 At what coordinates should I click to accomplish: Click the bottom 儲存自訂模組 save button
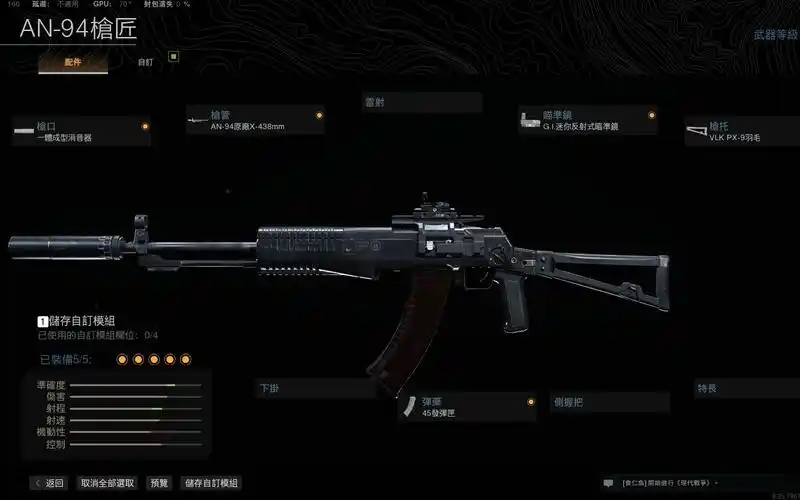click(x=210, y=483)
